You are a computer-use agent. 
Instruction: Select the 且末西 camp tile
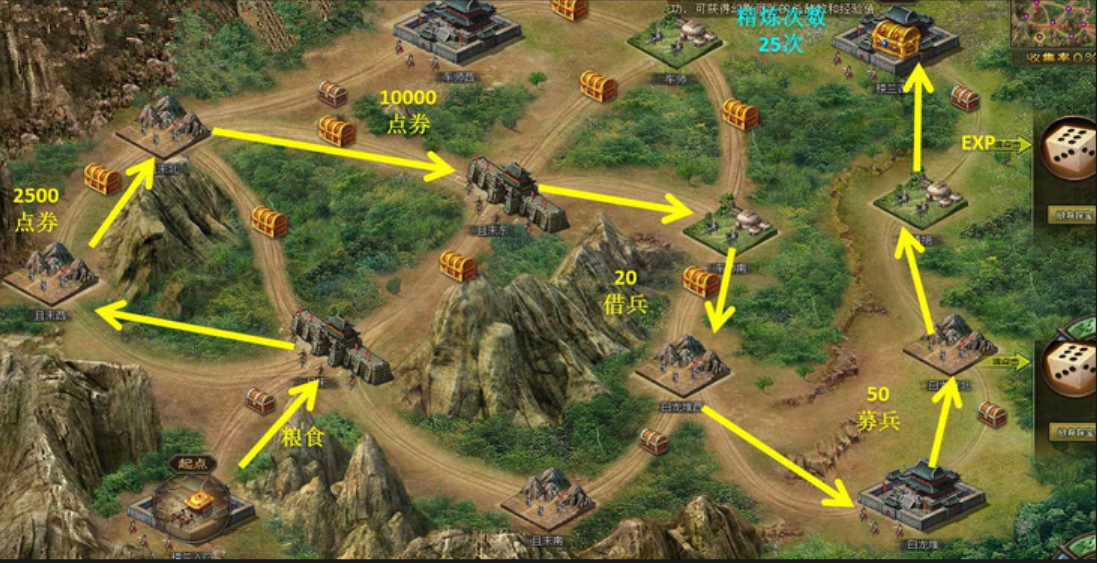52,272
